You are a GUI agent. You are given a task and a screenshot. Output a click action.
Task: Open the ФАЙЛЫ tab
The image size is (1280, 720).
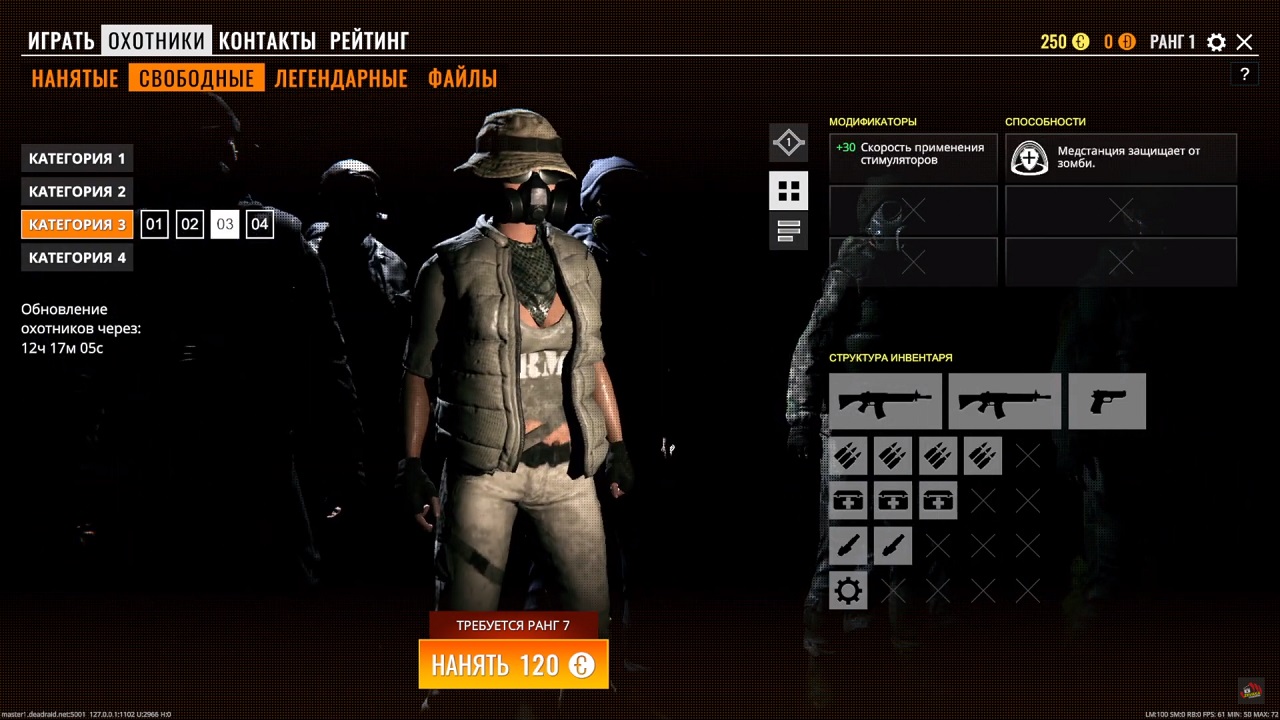tap(462, 78)
